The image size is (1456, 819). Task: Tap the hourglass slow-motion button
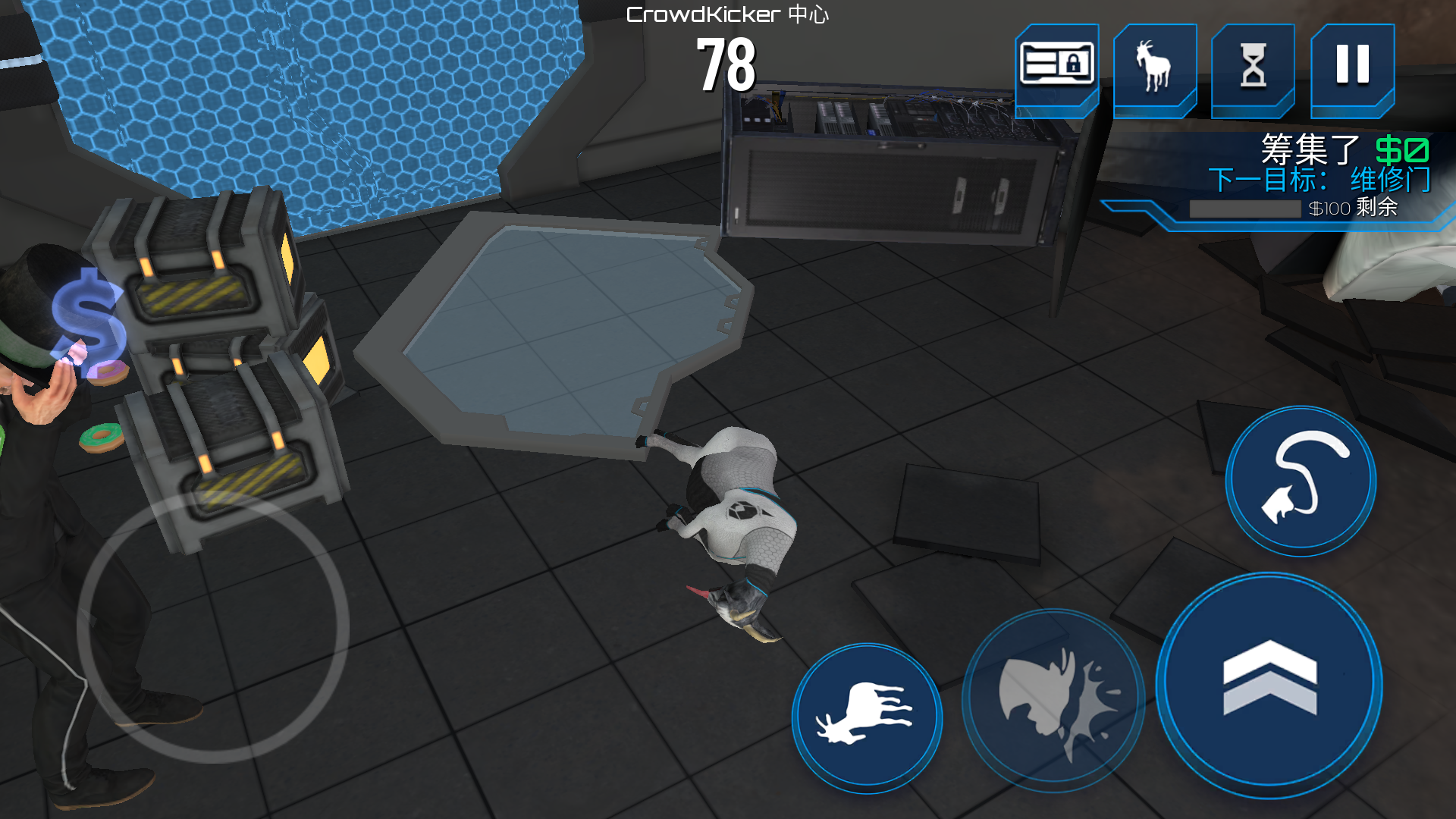(1253, 67)
